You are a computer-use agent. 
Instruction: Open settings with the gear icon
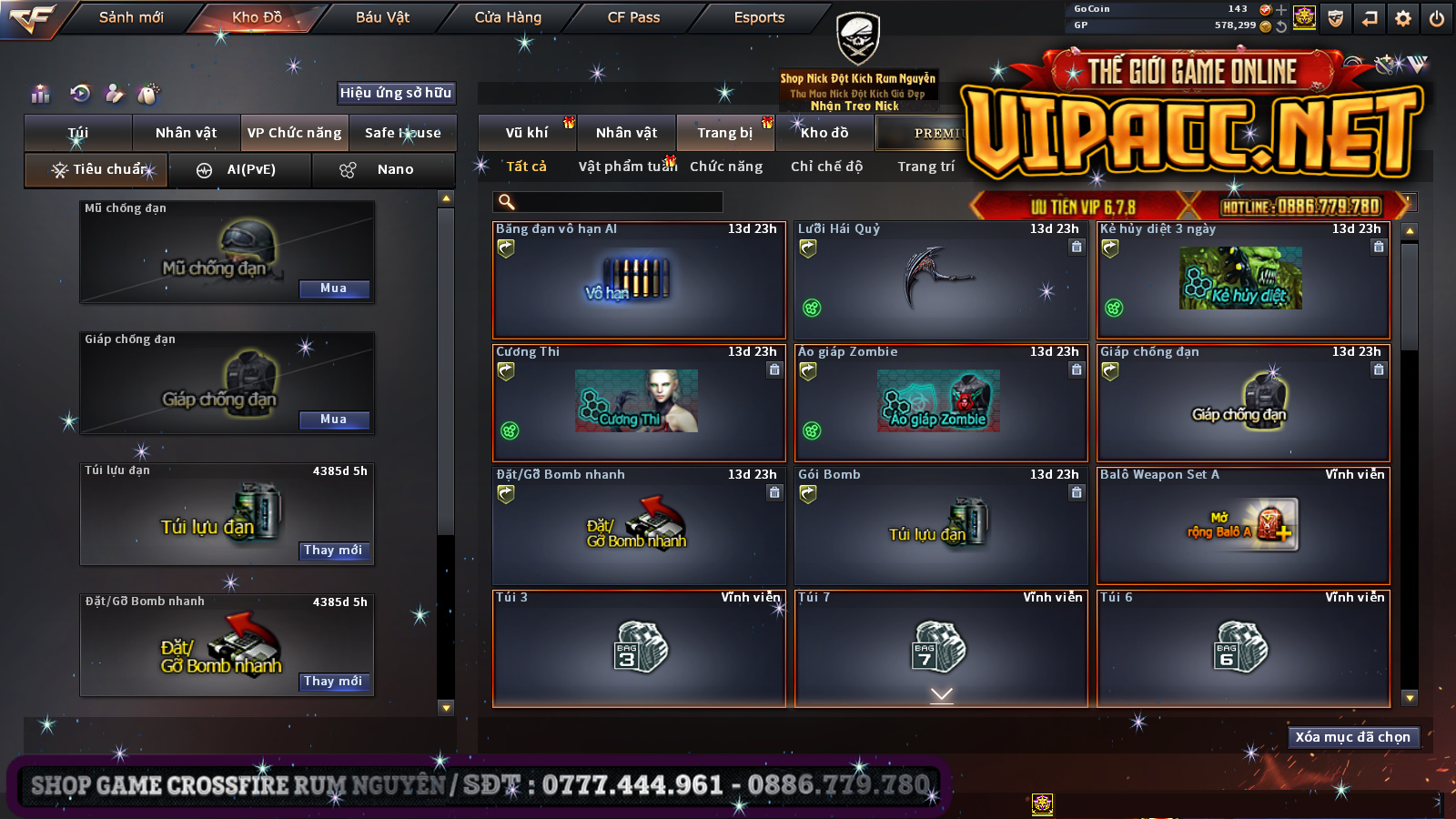click(1403, 18)
